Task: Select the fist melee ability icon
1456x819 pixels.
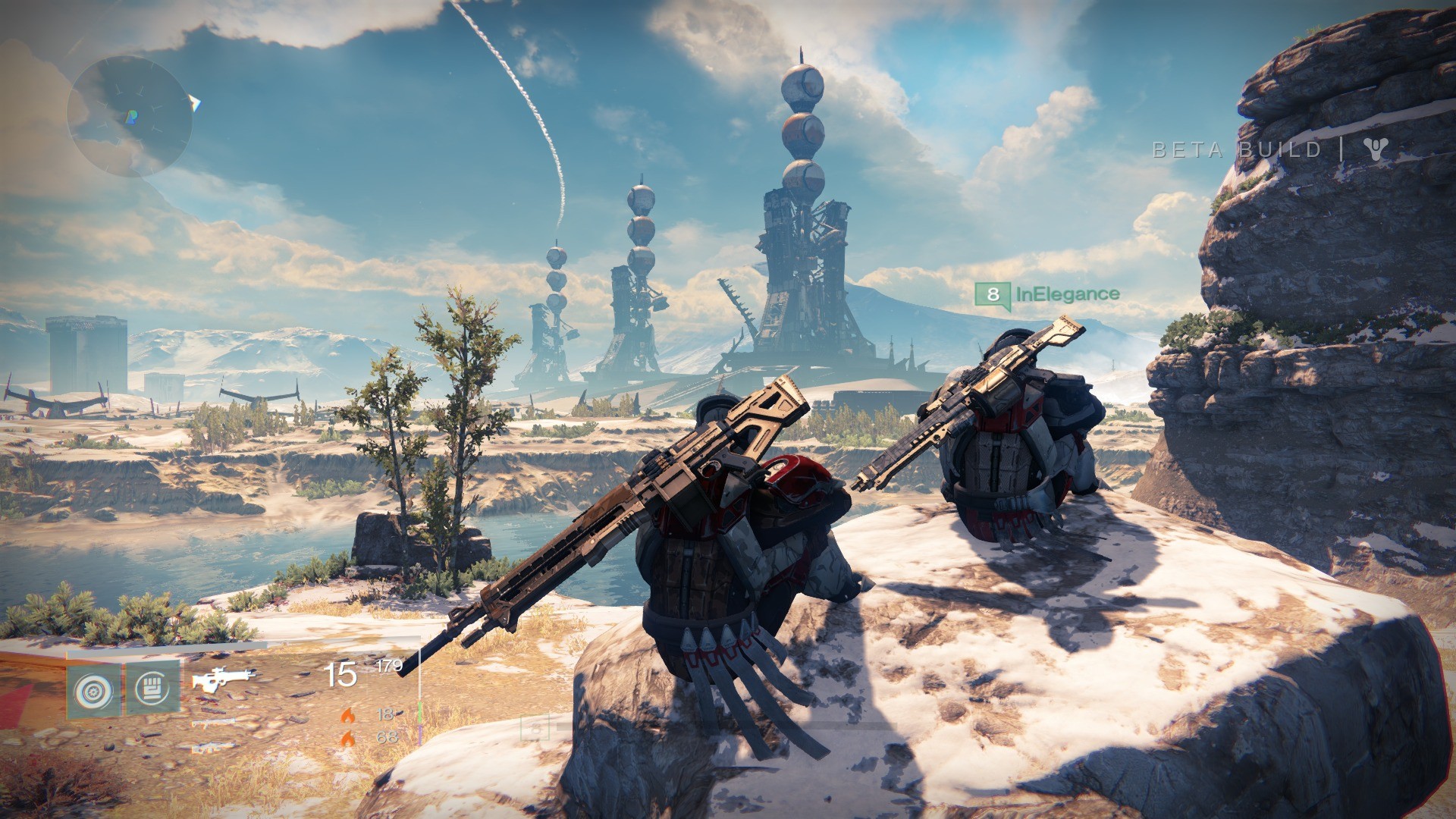Action: [152, 689]
